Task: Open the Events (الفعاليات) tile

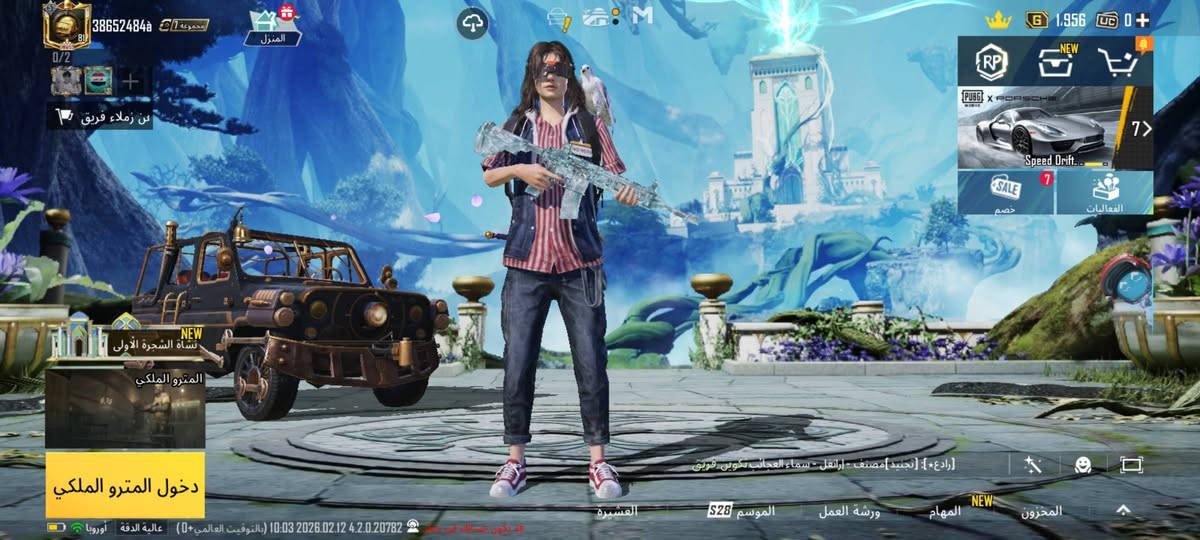Action: pos(1104,192)
